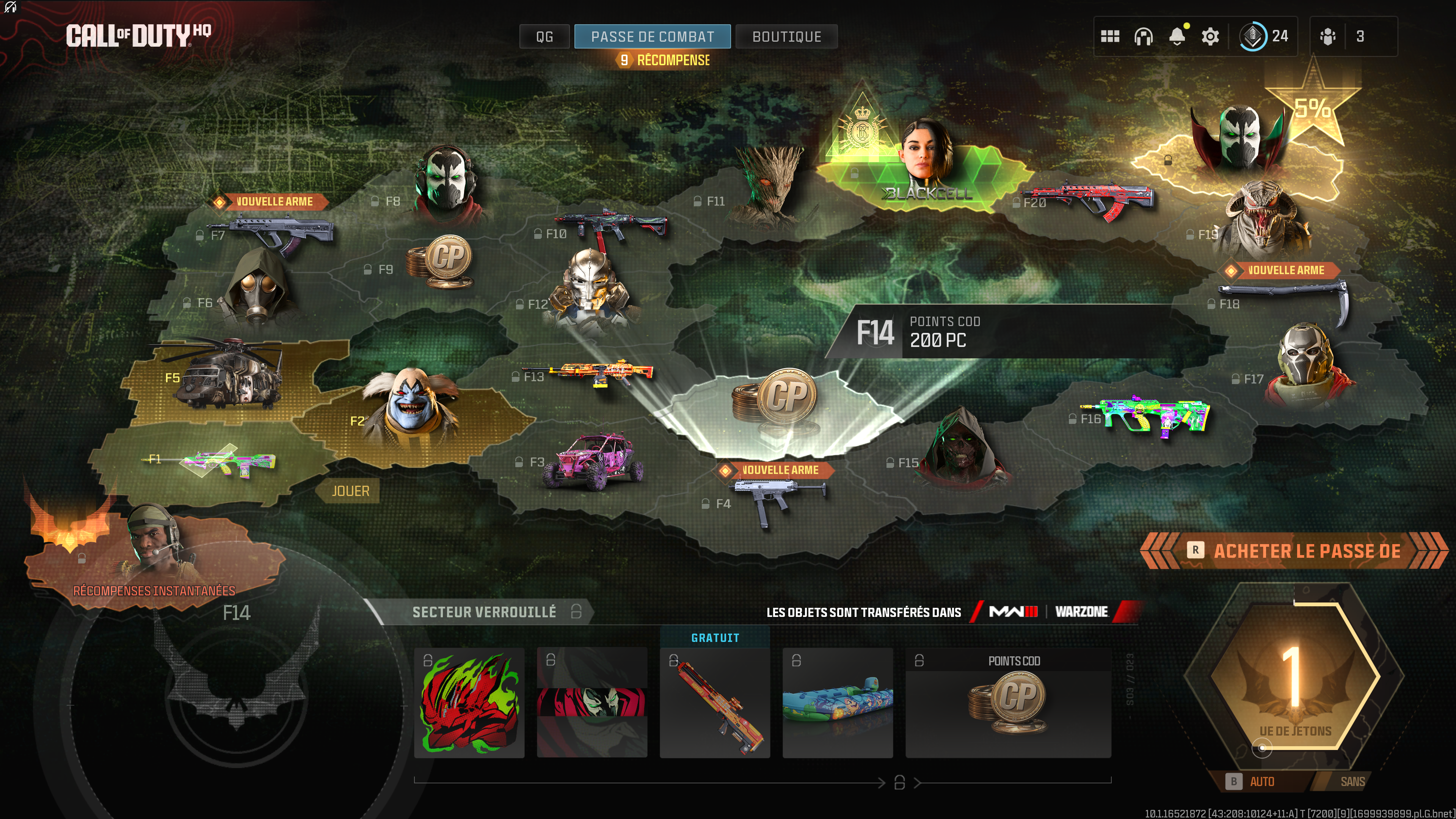Viewport: 1456px width, 819px height.
Task: Choose sector F4 new weapon tile
Action: point(774,497)
